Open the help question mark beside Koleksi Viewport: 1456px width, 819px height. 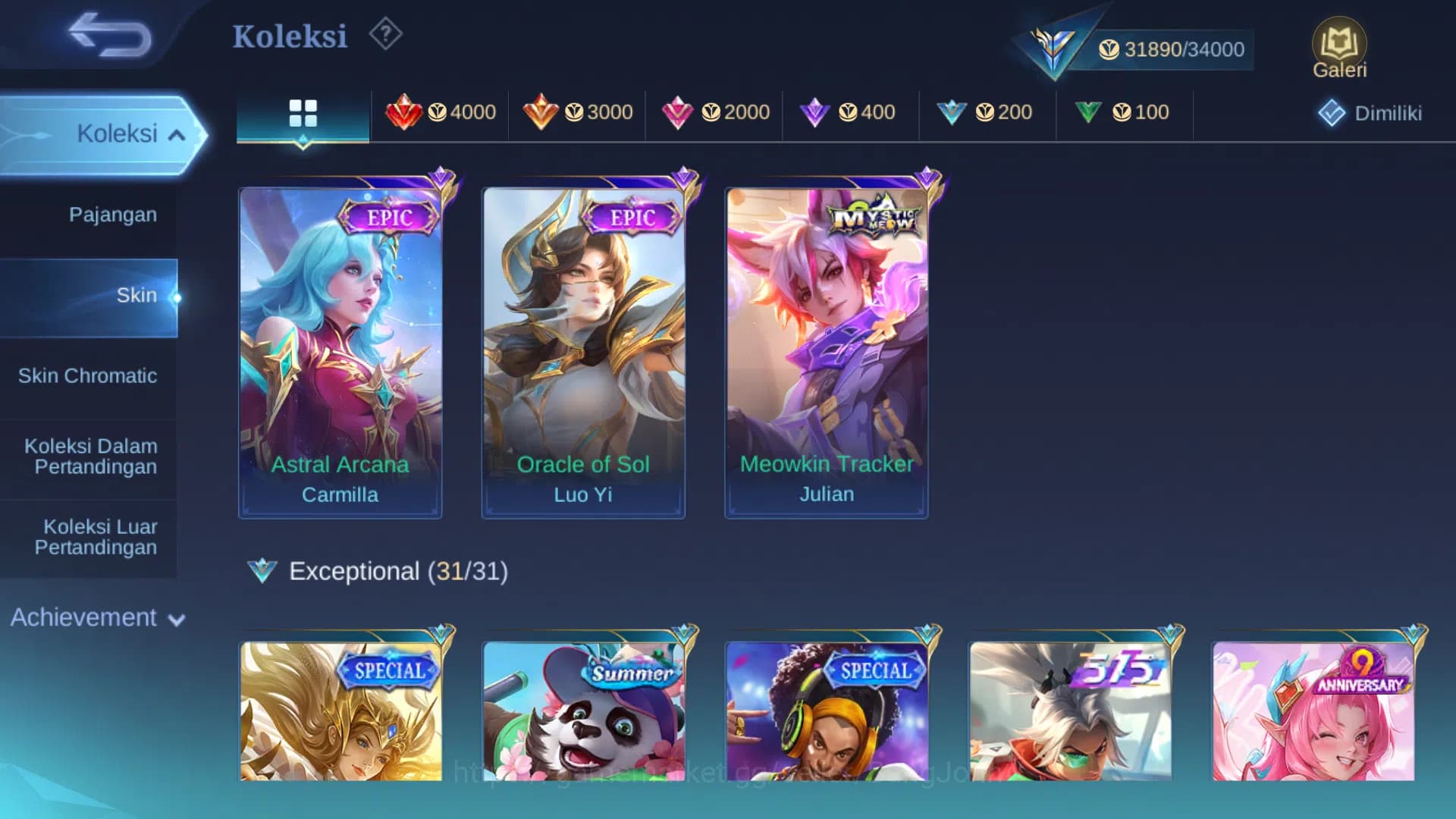coord(386,34)
